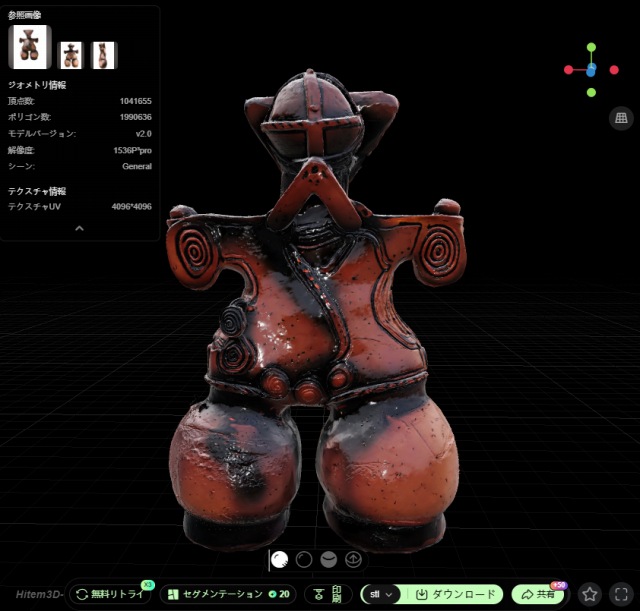
Task: Click the right red axis gizmo dot
Action: pyautogui.click(x=613, y=70)
